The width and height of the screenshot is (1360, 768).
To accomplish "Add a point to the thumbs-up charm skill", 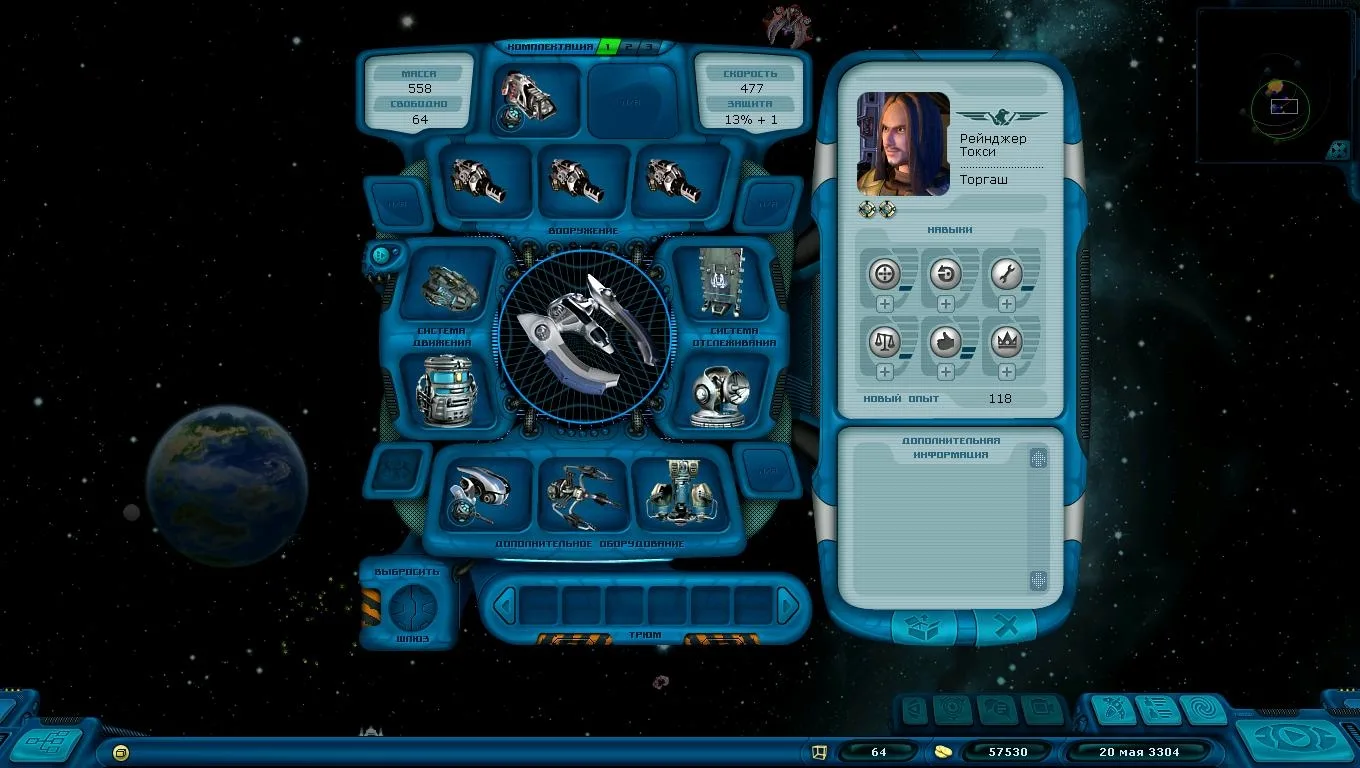I will (945, 372).
